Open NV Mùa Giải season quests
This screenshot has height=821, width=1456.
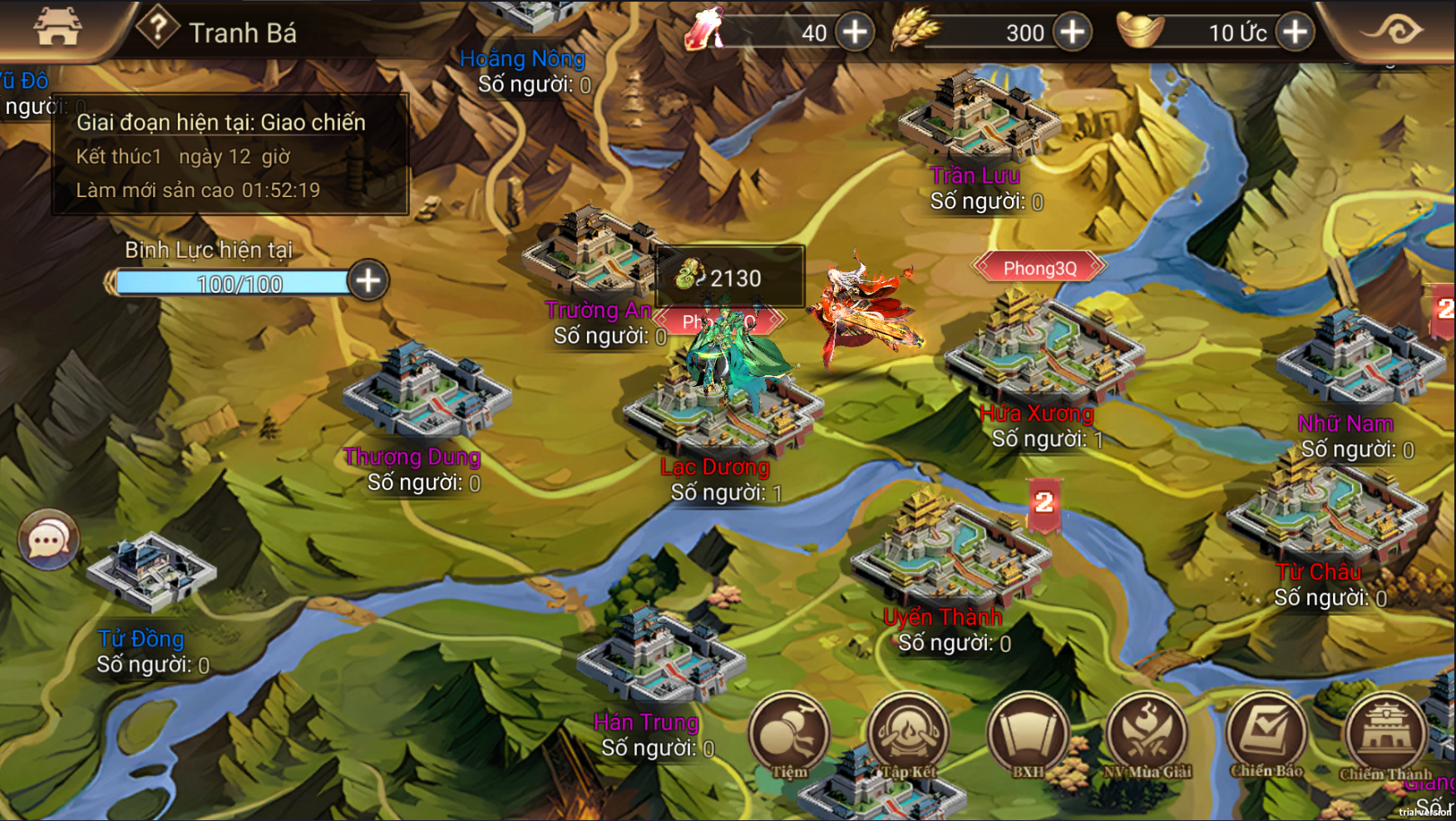point(1148,735)
